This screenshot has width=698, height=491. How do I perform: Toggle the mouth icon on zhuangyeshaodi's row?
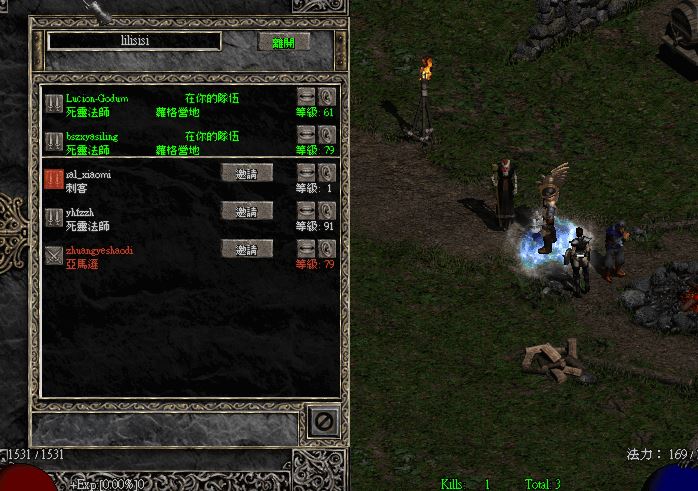pyautogui.click(x=306, y=248)
